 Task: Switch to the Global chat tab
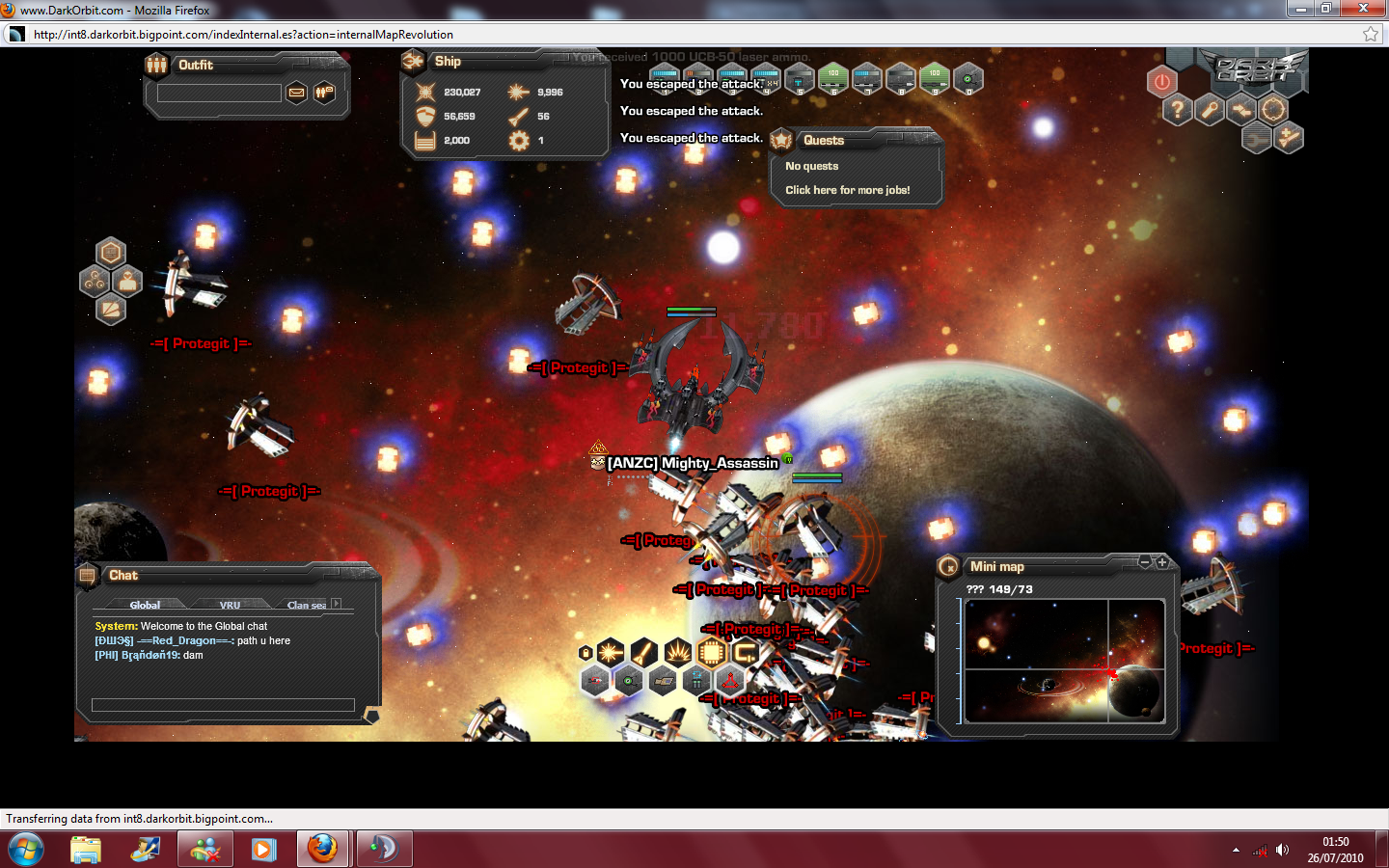(x=145, y=605)
